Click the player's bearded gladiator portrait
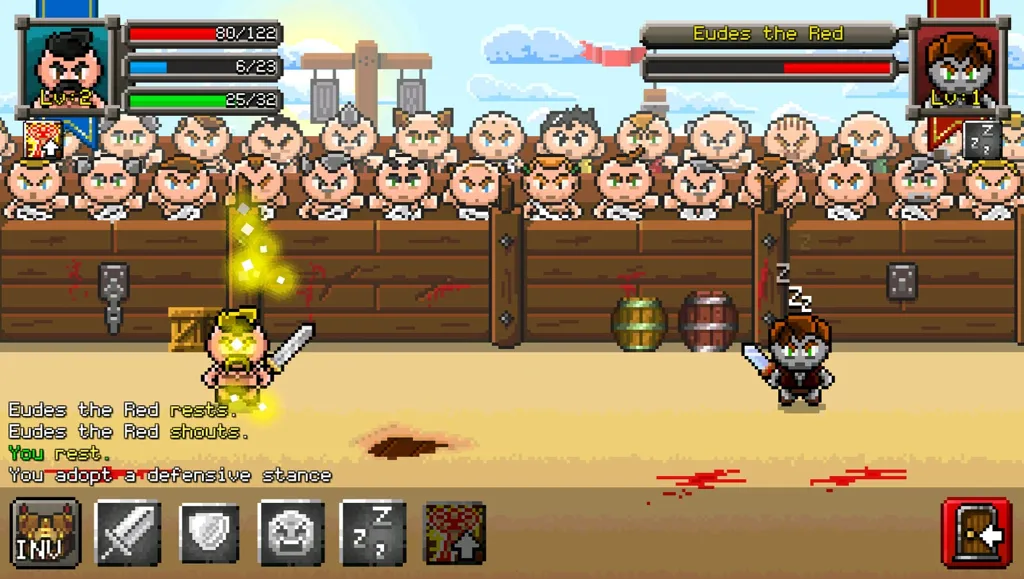This screenshot has width=1024, height=579. [x=67, y=67]
